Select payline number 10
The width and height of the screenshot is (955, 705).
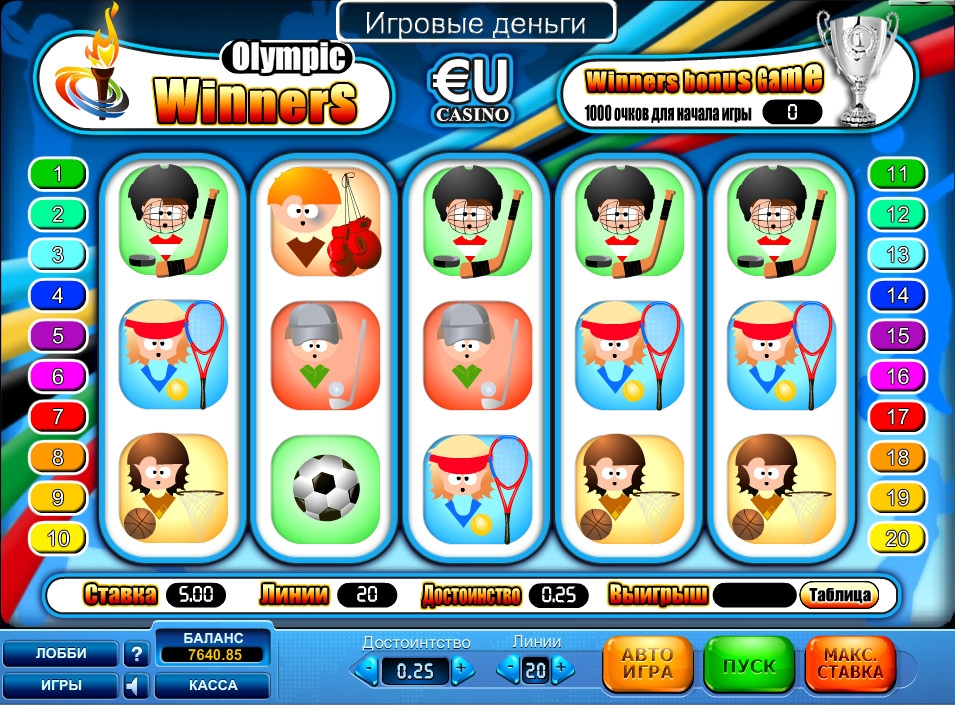pyautogui.click(x=58, y=539)
